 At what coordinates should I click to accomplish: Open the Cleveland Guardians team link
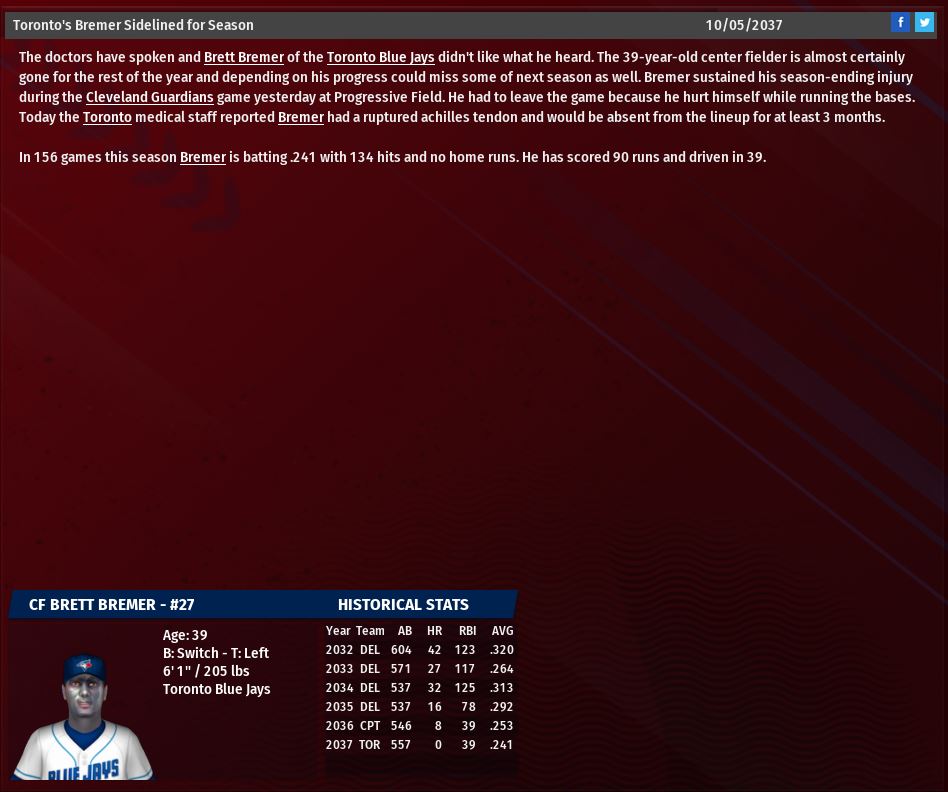coord(149,98)
